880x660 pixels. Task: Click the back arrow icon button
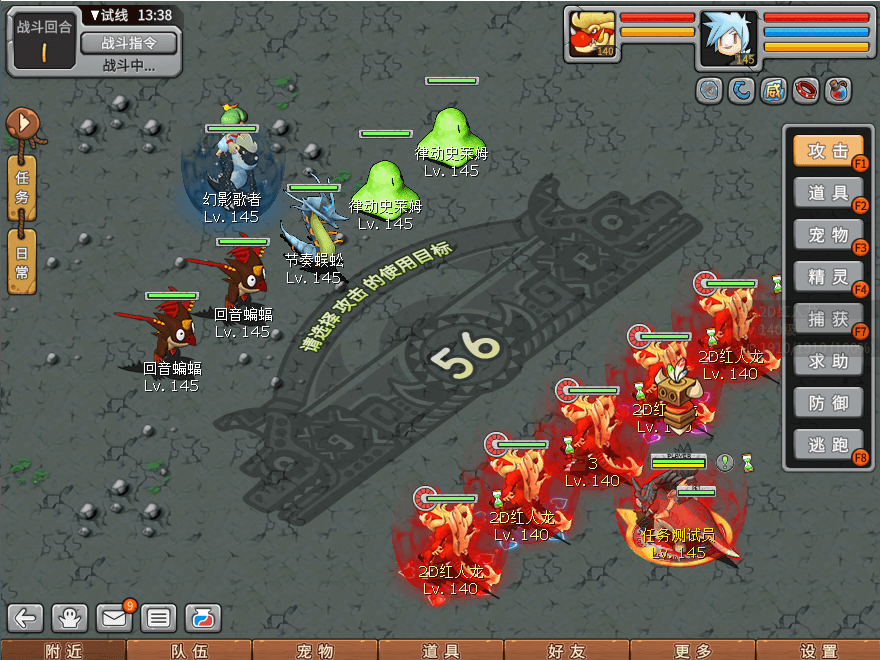click(x=27, y=618)
